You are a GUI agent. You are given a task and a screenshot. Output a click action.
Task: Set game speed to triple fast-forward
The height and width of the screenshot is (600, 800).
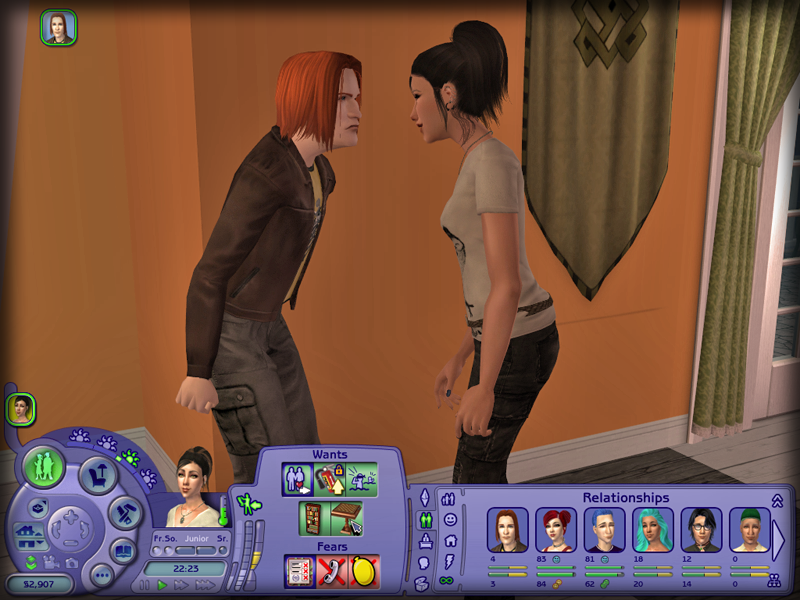[x=207, y=585]
